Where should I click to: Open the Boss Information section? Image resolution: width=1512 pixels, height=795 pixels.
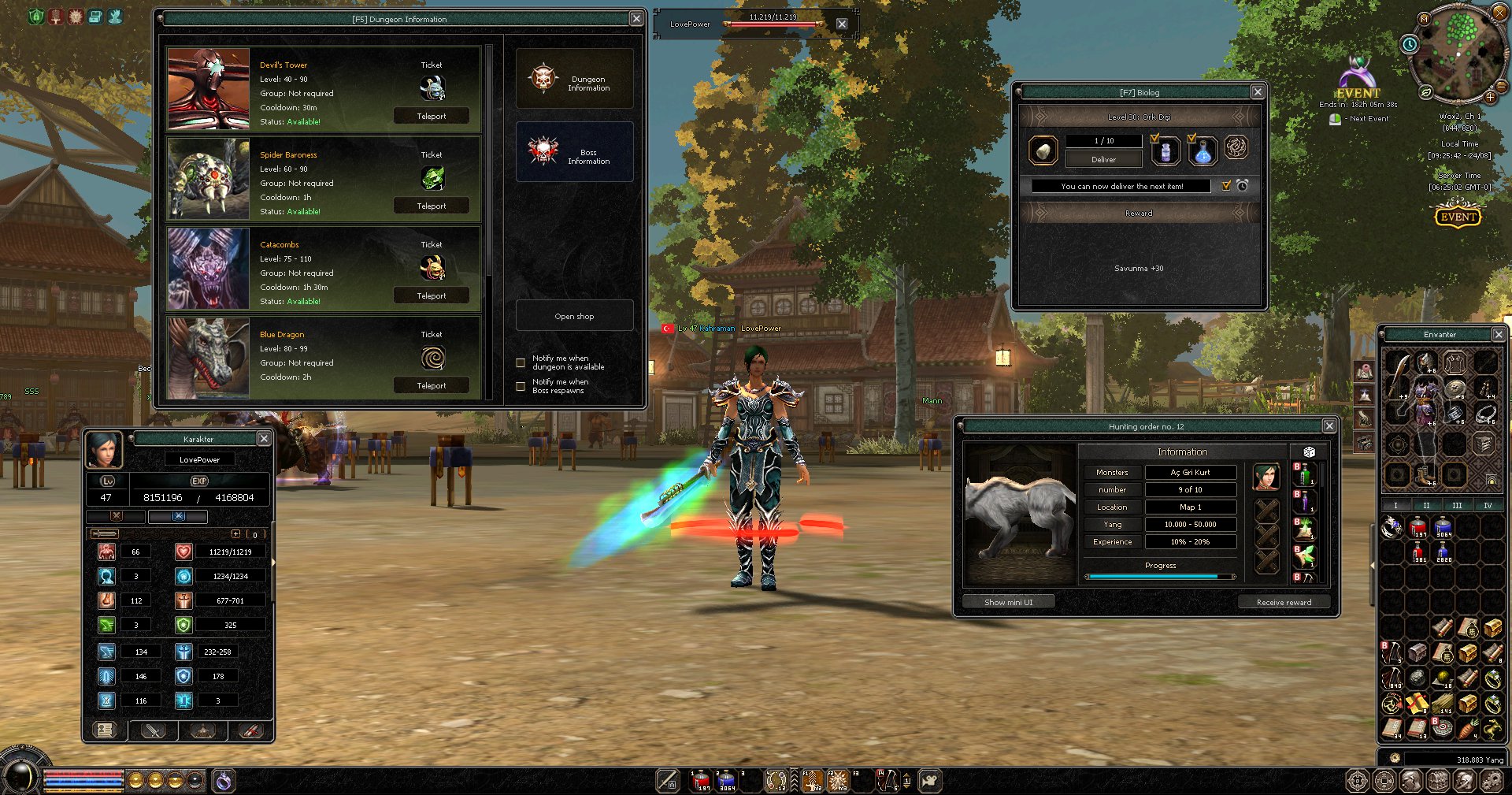pos(574,152)
